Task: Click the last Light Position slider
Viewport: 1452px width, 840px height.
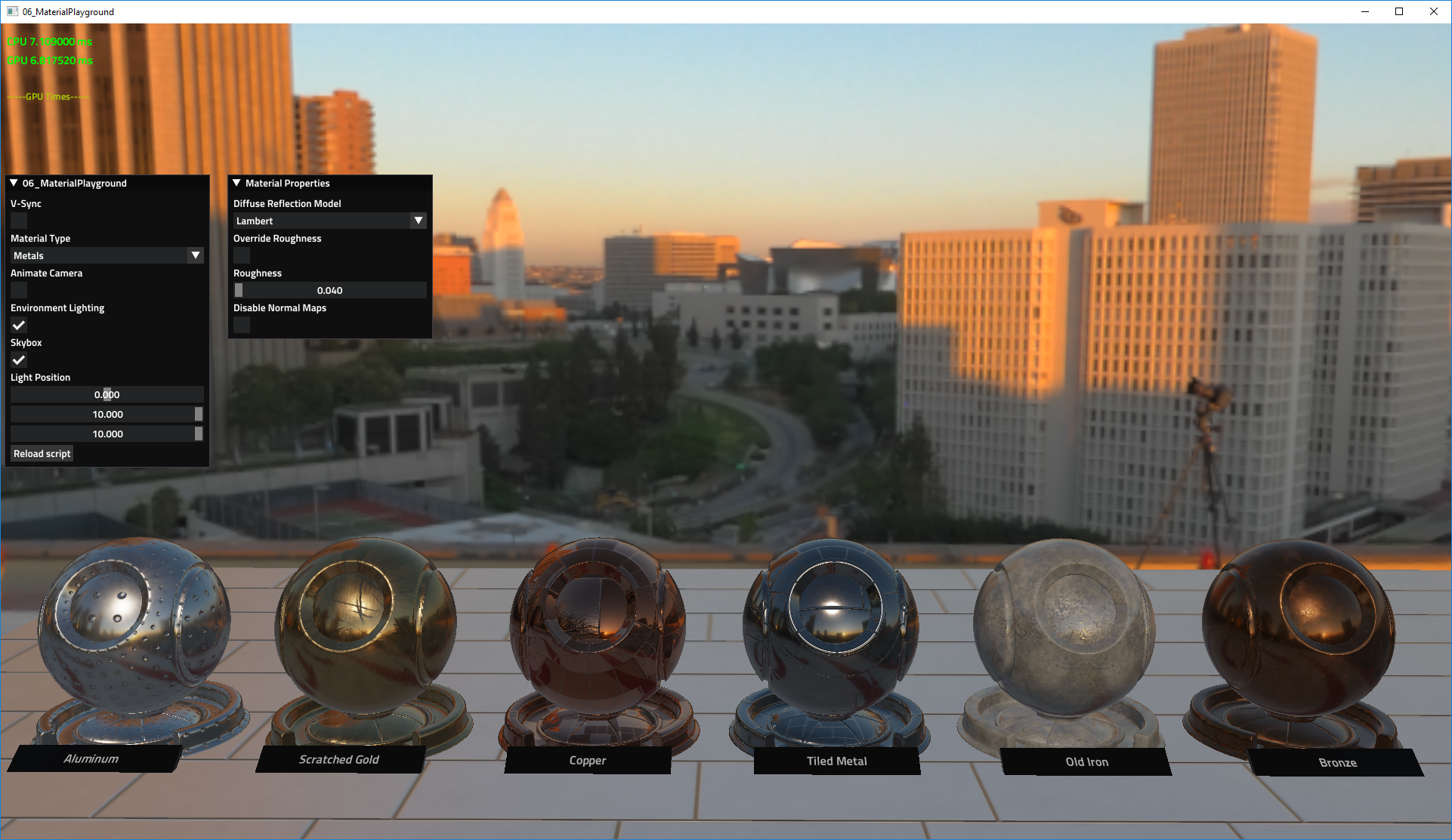Action: coord(107,434)
